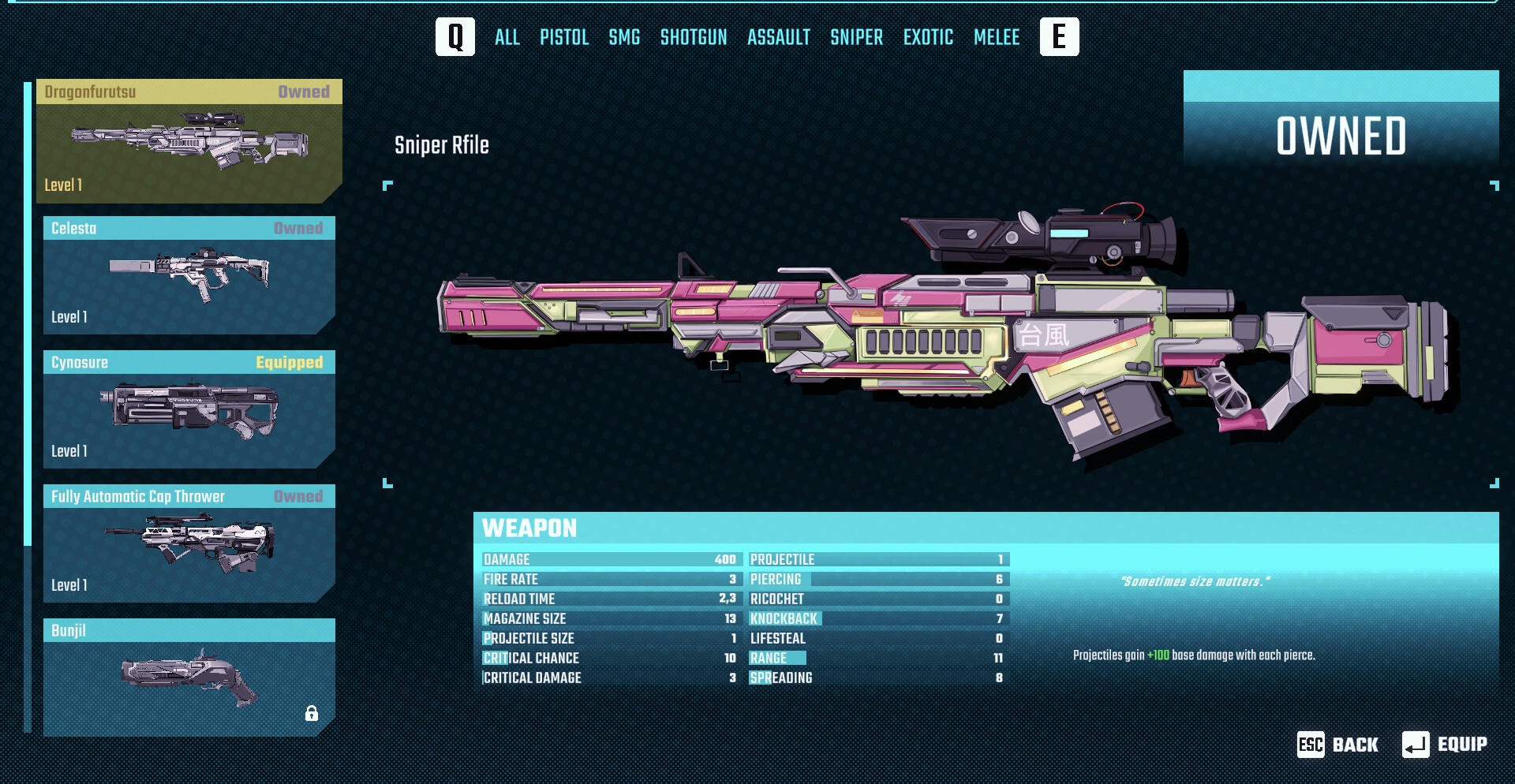Equip the selected weapon with EQUIP

point(1445,745)
